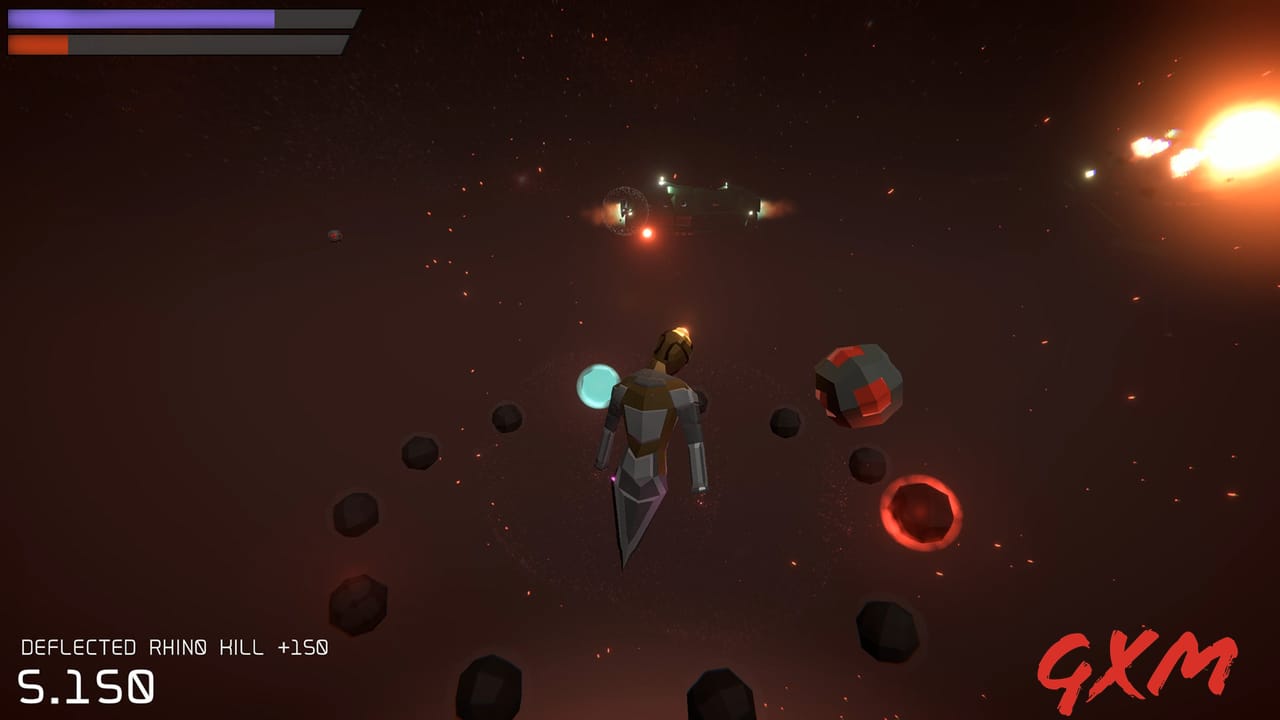The width and height of the screenshot is (1280, 720).
Task: Select the player character in gold armor
Action: click(655, 420)
